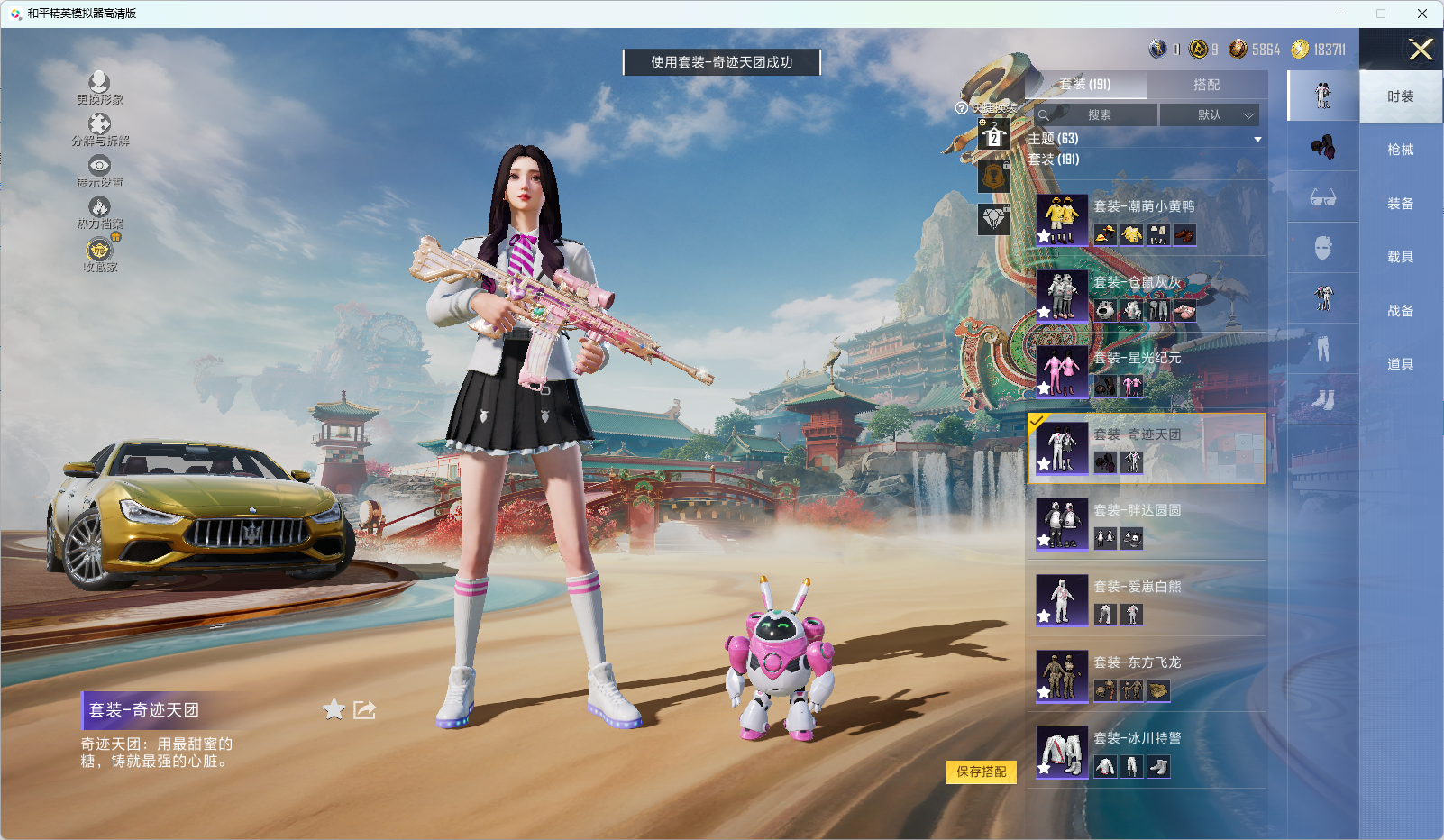Click the magnifier in the search bar
This screenshot has height=840, width=1444.
coord(1044,114)
